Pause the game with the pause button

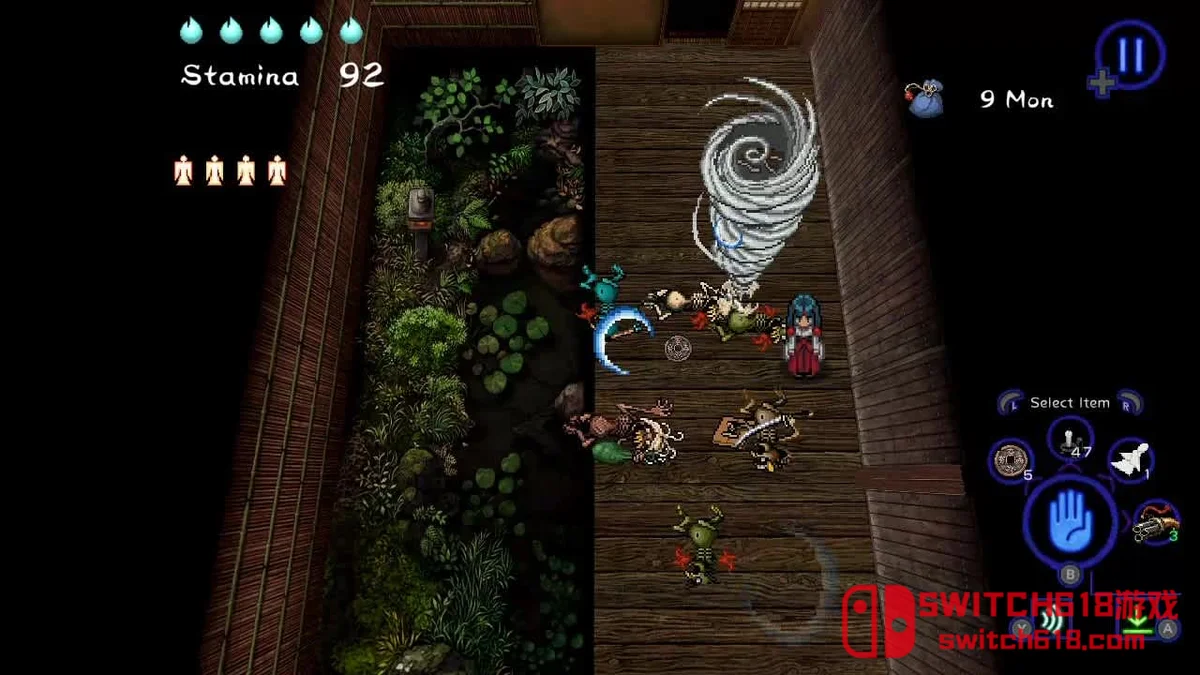point(1130,55)
